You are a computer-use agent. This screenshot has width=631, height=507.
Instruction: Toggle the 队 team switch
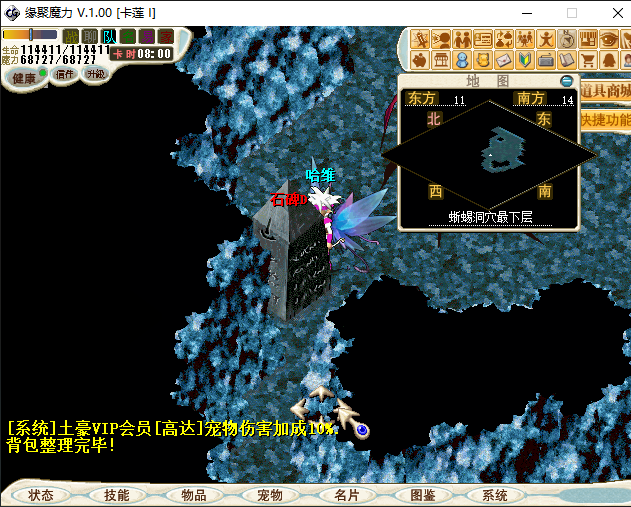point(109,37)
